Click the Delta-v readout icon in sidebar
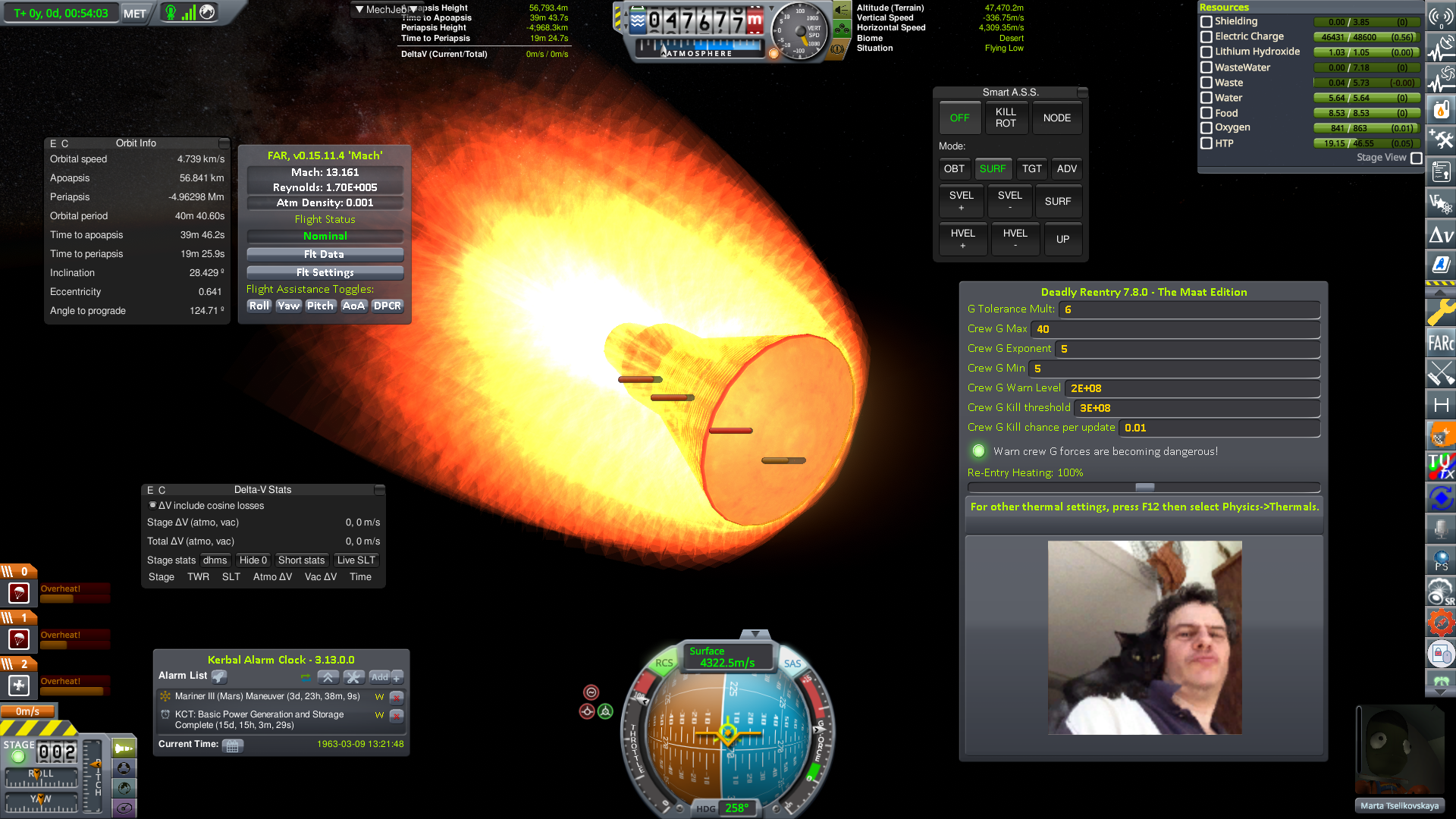The height and width of the screenshot is (819, 1456). click(x=1440, y=234)
